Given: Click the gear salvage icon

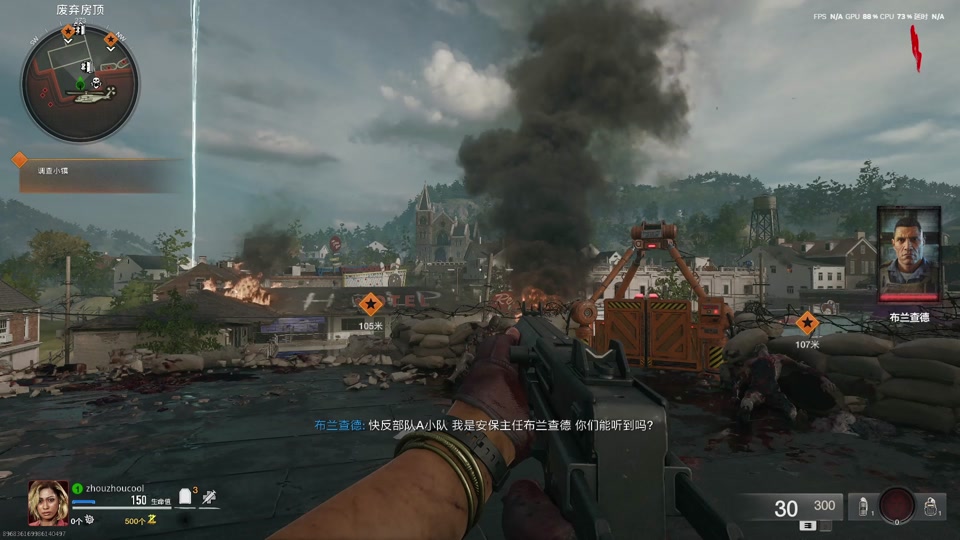Looking at the screenshot, I should [89, 520].
